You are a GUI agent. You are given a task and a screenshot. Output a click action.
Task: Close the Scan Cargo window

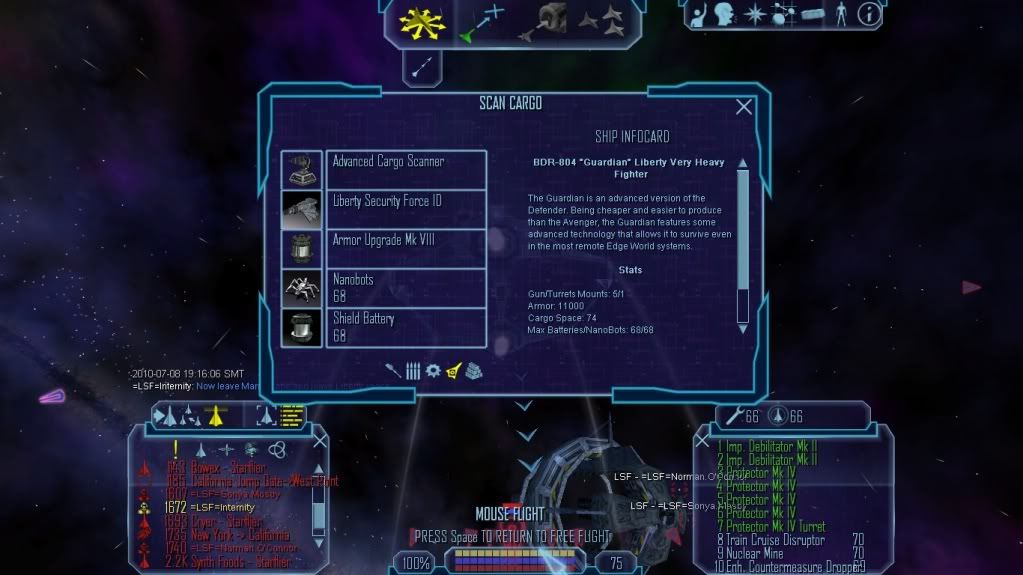point(743,107)
